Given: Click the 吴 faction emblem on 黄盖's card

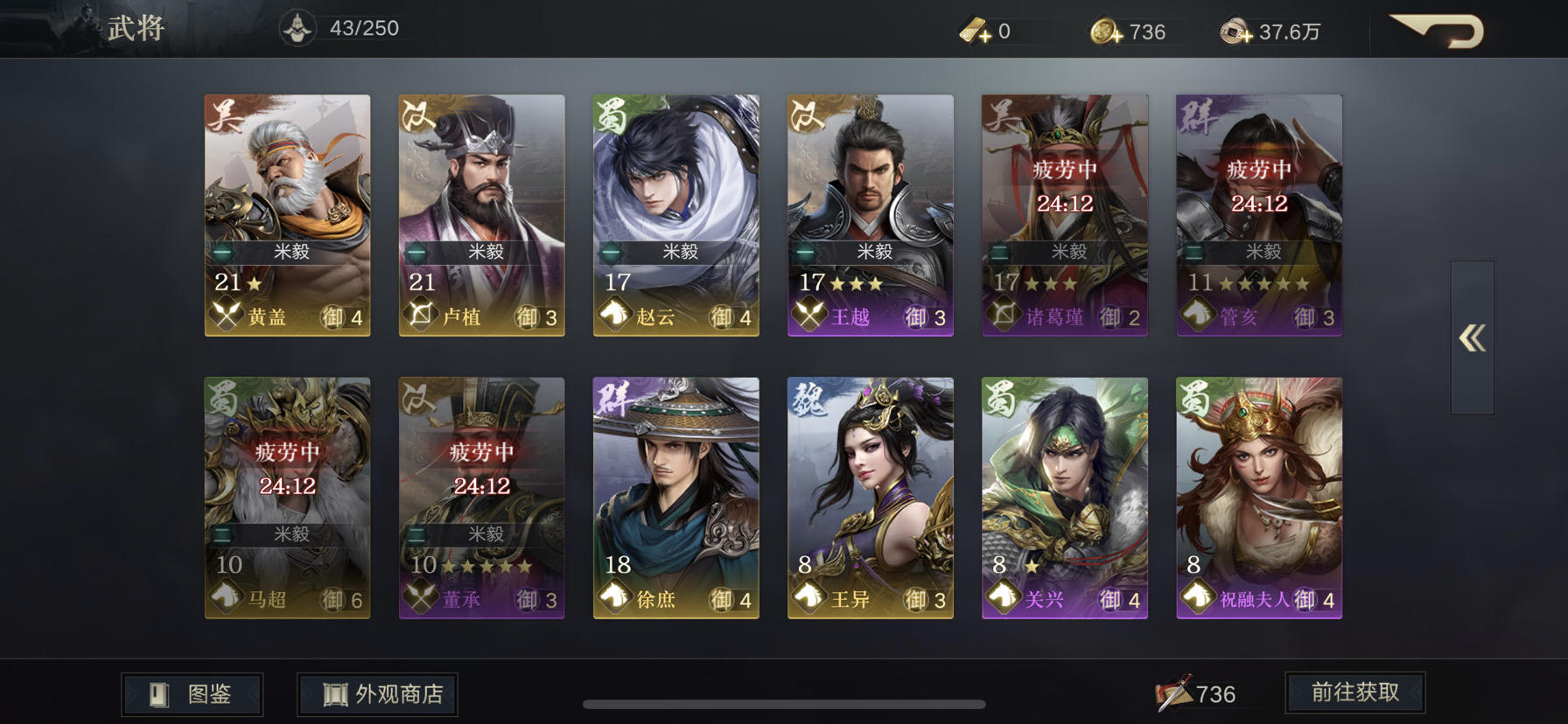Looking at the screenshot, I should pyautogui.click(x=220, y=114).
